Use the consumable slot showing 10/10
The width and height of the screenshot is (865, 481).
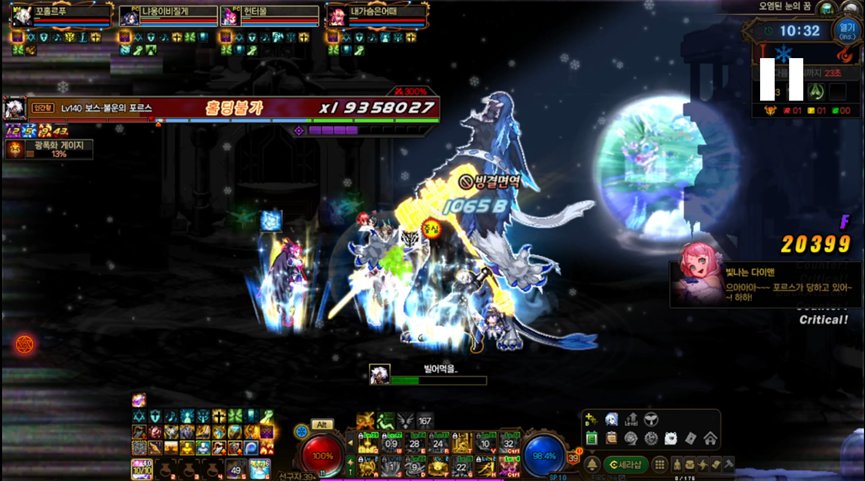142,467
